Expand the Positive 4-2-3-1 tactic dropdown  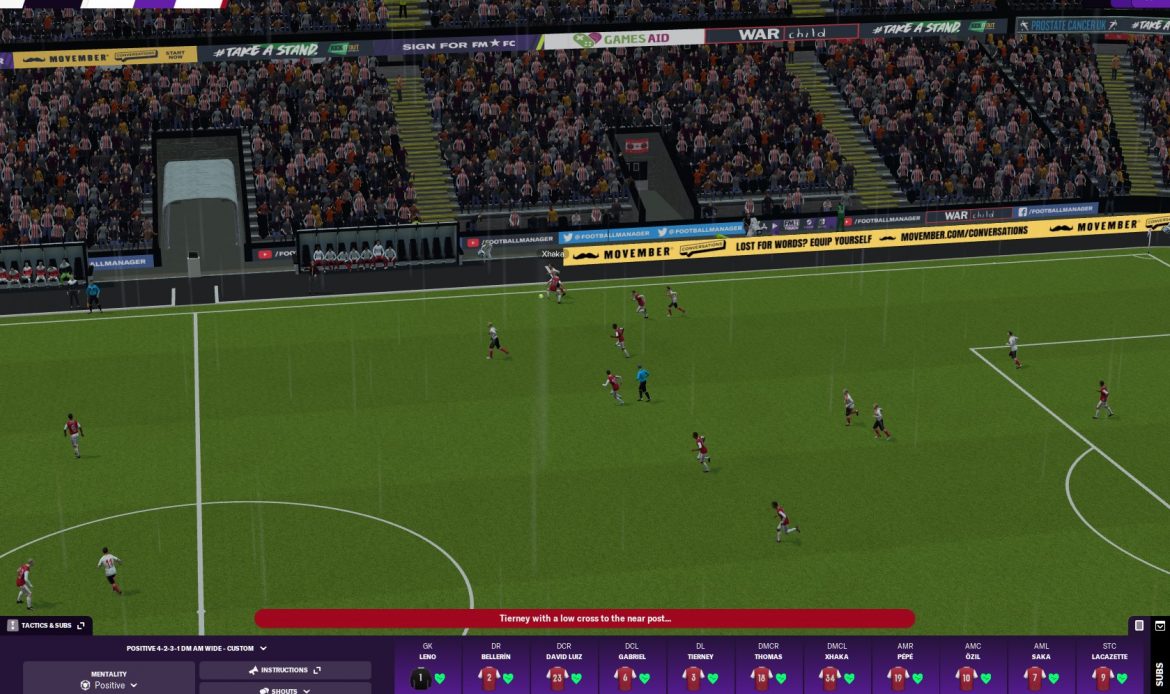[x=196, y=648]
